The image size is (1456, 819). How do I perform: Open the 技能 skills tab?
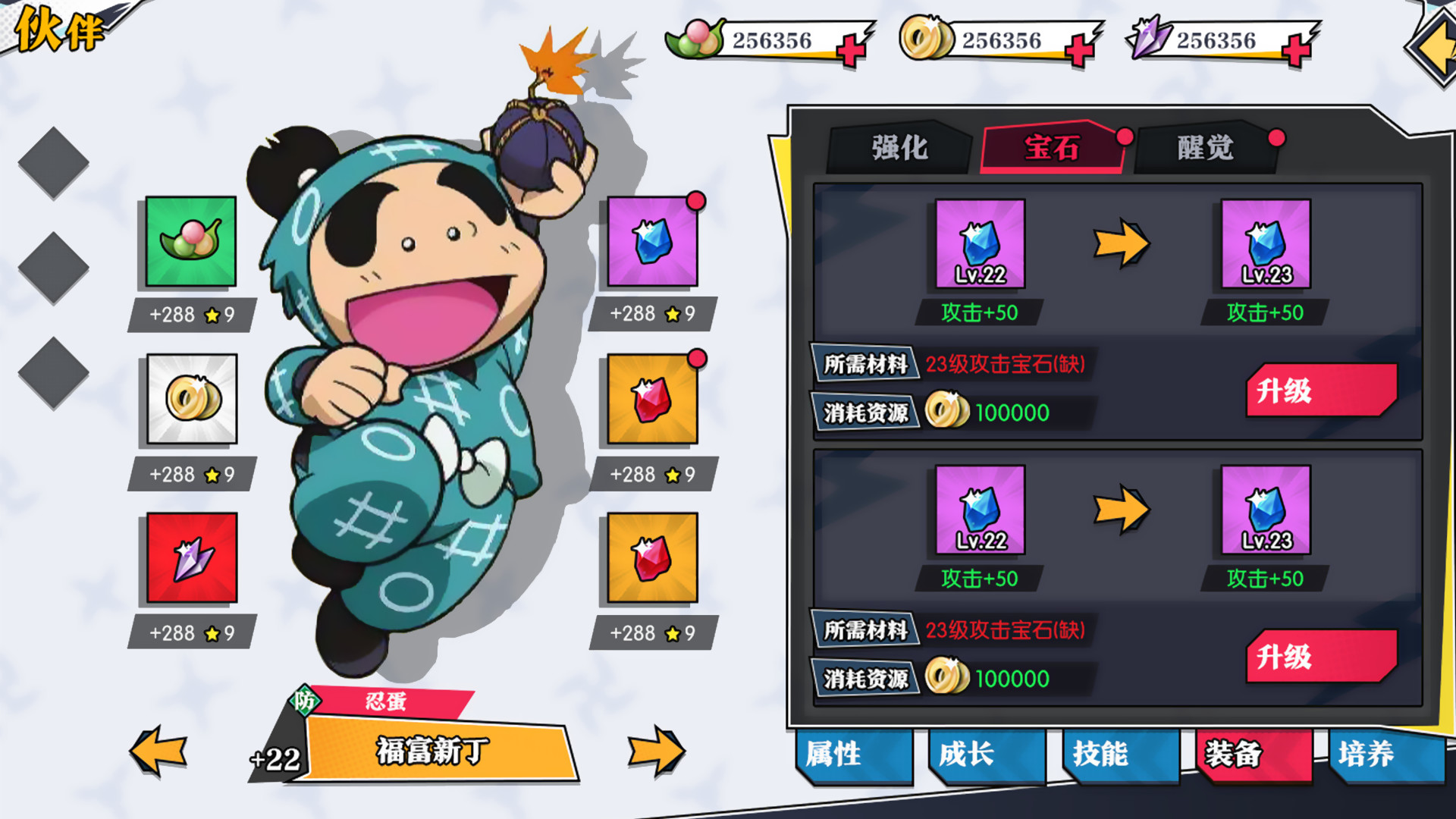click(1101, 755)
